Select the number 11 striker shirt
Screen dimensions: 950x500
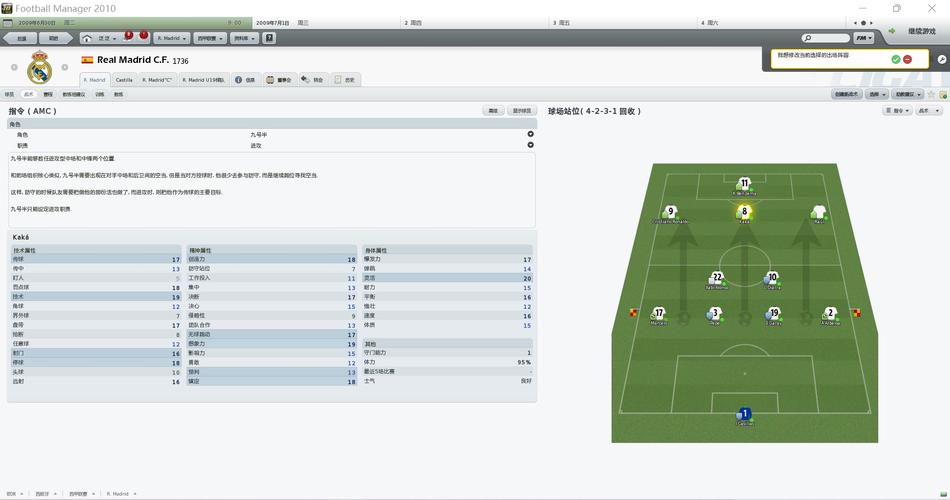[x=744, y=184]
